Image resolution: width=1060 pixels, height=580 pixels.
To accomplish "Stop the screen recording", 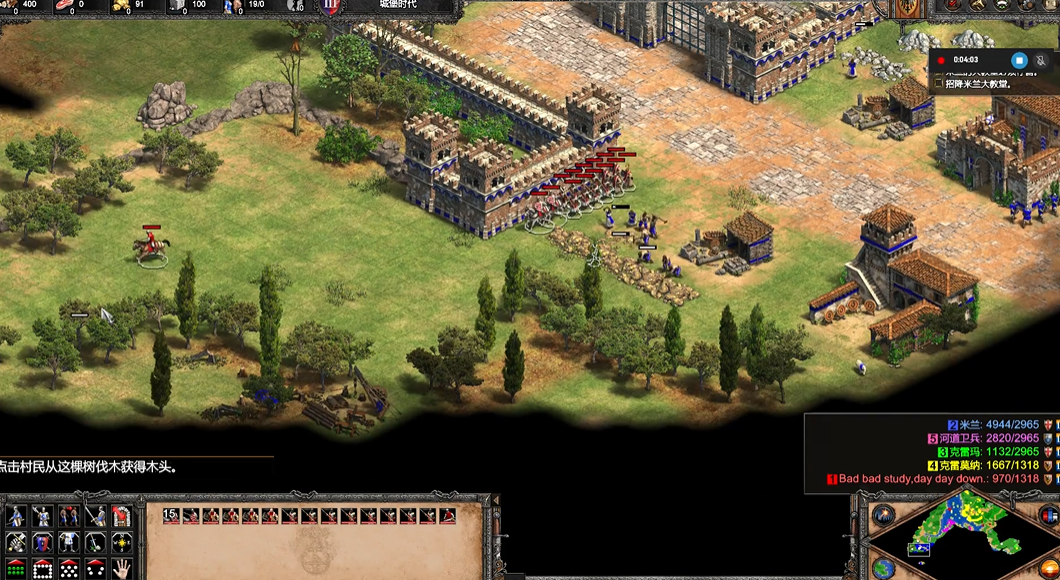I will coord(1019,60).
